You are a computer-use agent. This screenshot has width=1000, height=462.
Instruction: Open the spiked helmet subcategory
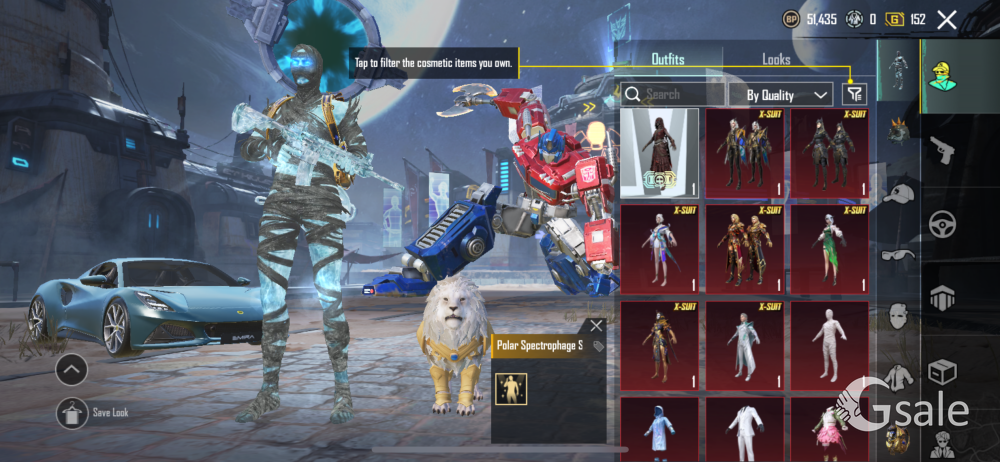point(899,130)
